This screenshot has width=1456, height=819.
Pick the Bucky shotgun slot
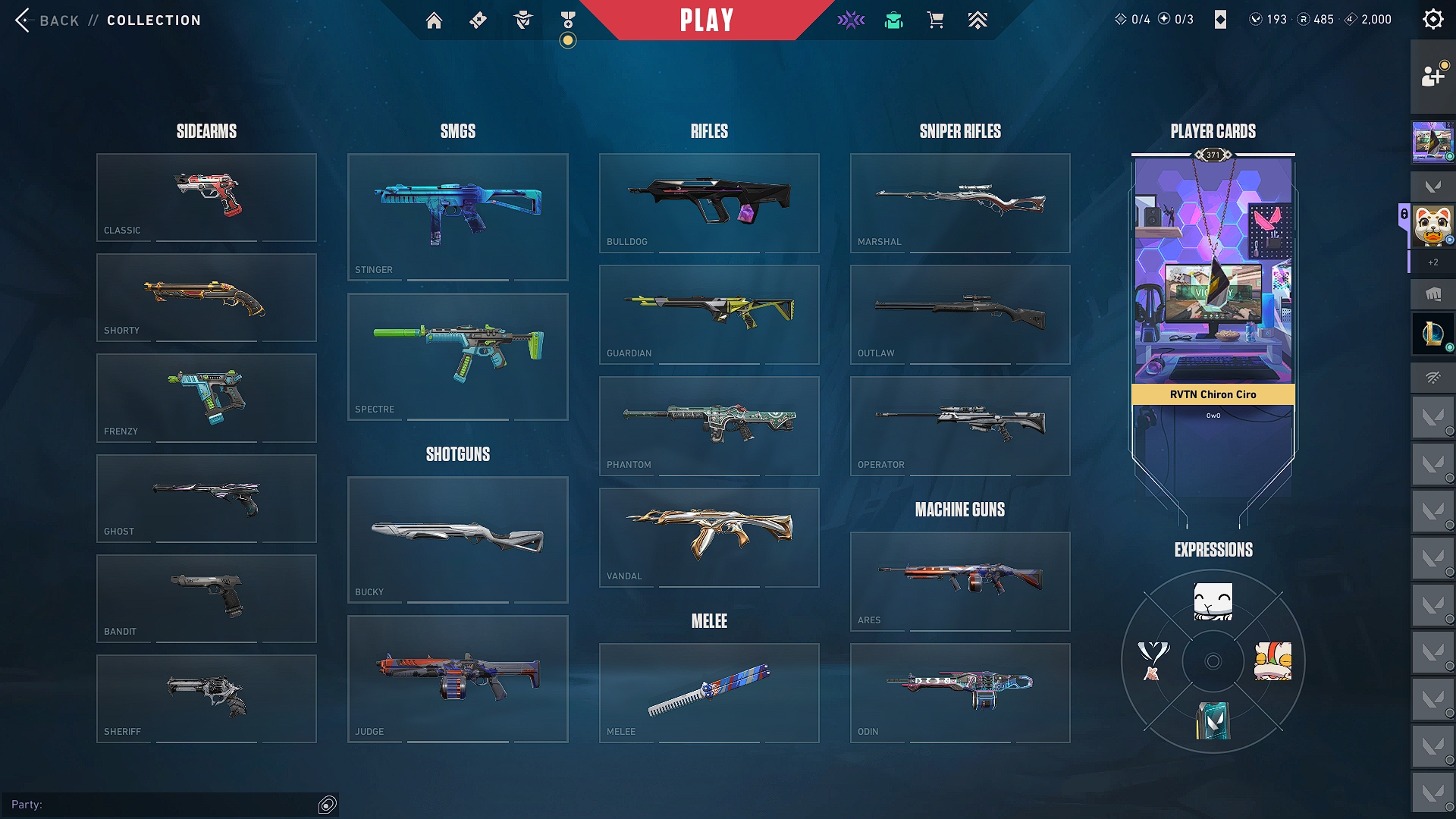tap(457, 539)
